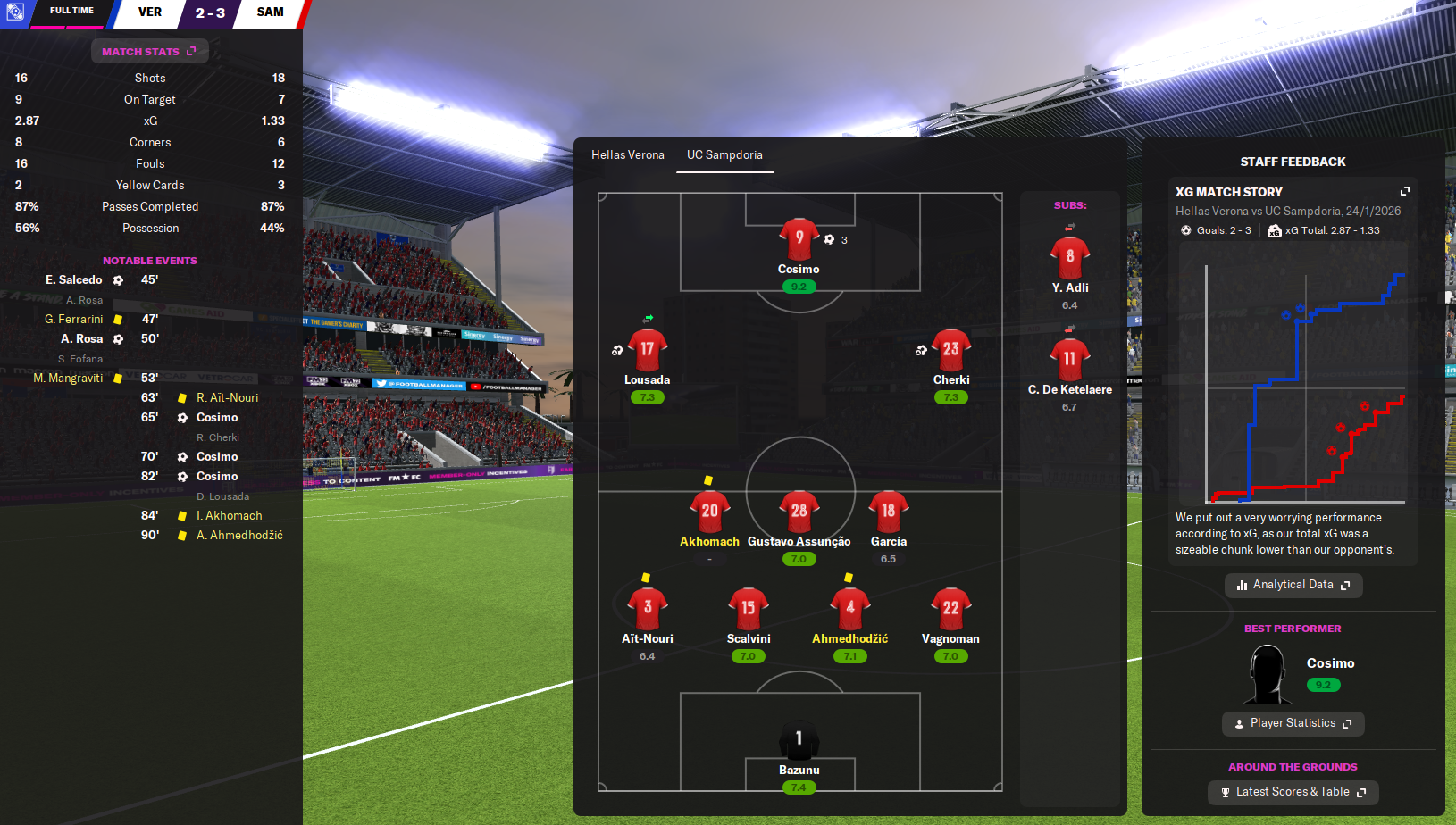
Task: Click the club badge icon in the score bar
Action: point(15,12)
